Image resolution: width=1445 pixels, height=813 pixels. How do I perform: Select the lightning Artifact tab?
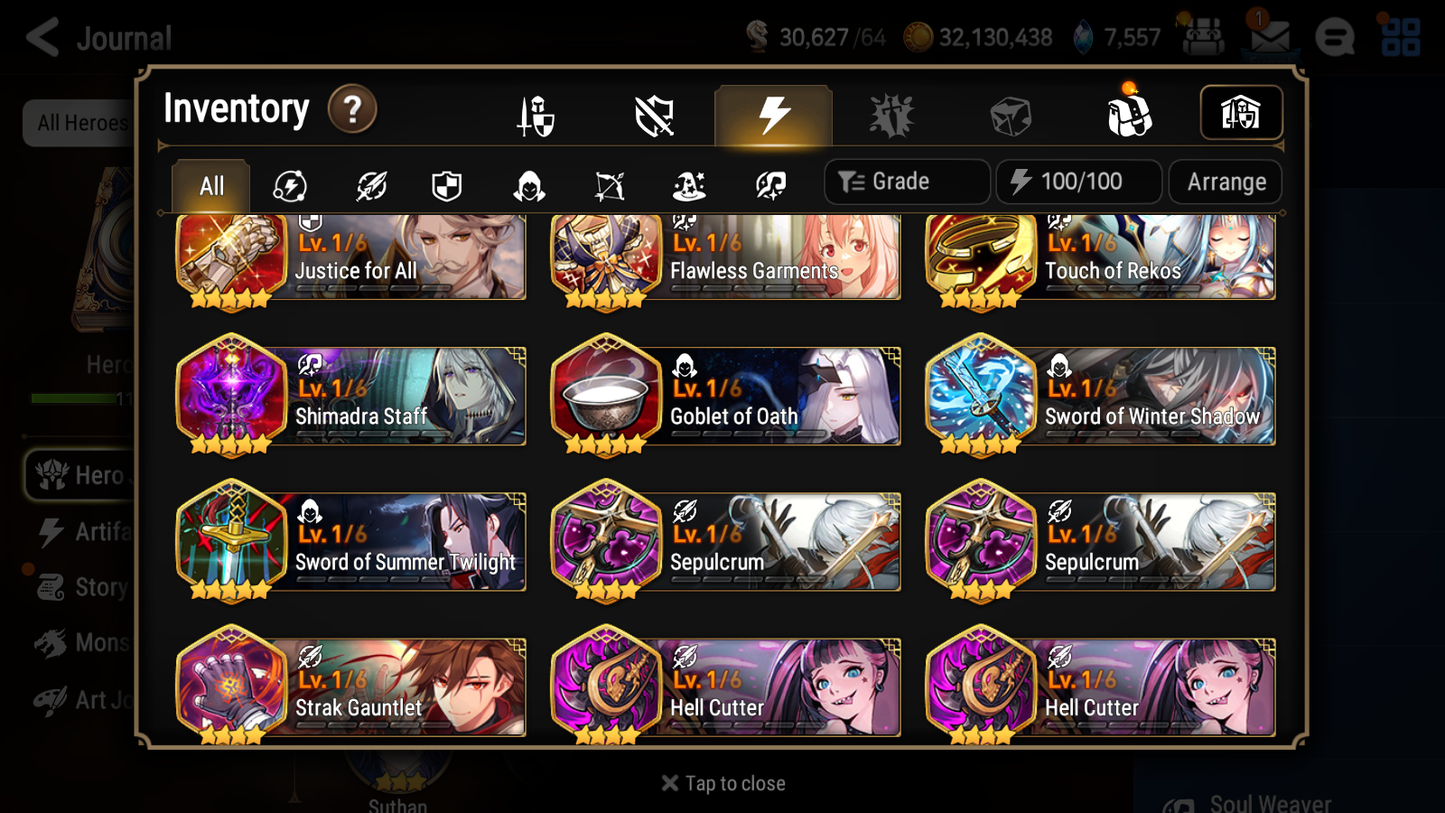tap(773, 114)
